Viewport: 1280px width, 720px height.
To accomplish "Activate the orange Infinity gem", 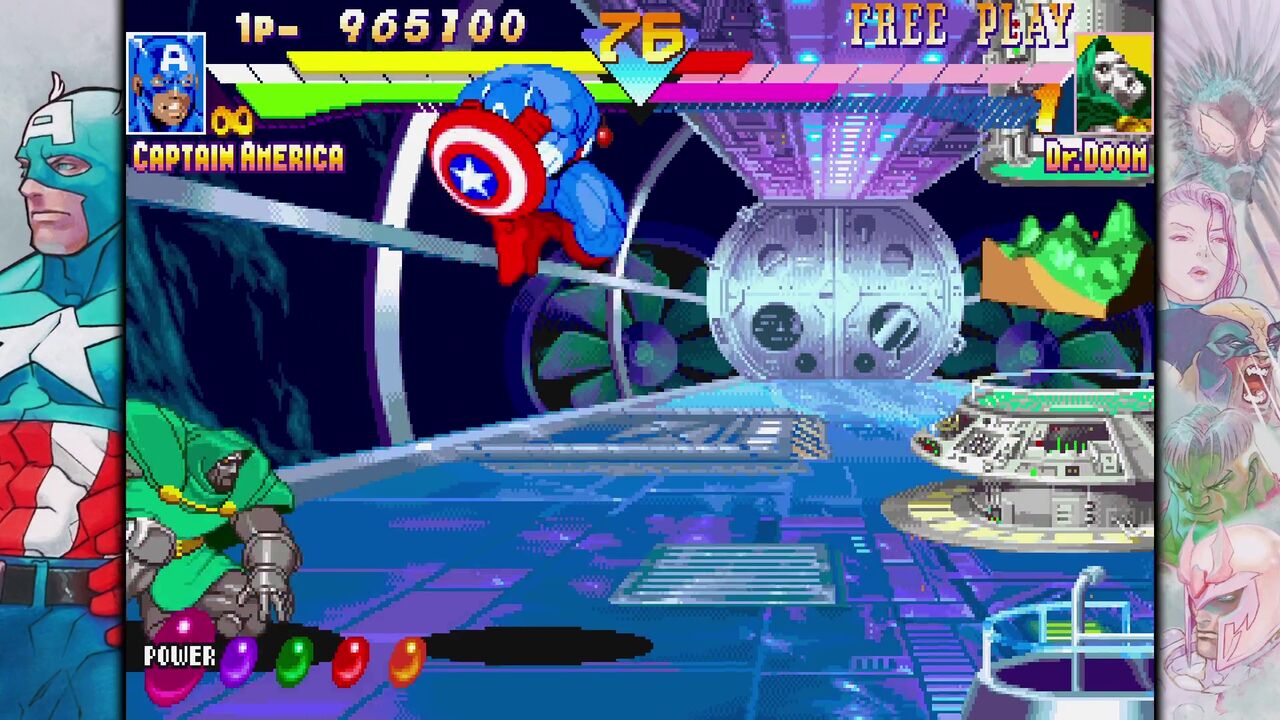I will click(406, 661).
